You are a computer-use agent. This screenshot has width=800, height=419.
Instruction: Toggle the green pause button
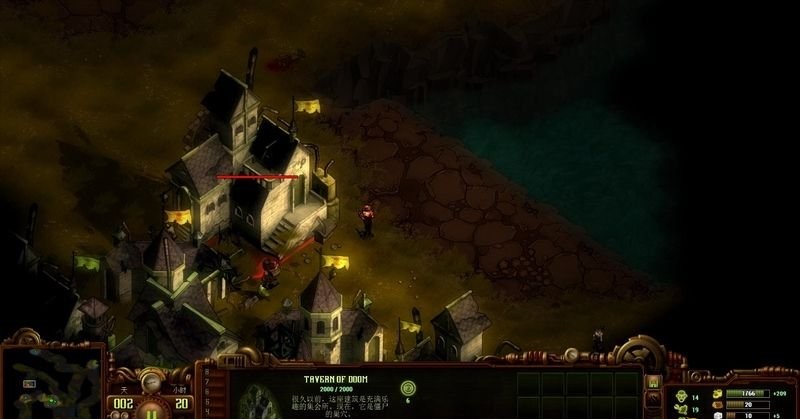151,411
